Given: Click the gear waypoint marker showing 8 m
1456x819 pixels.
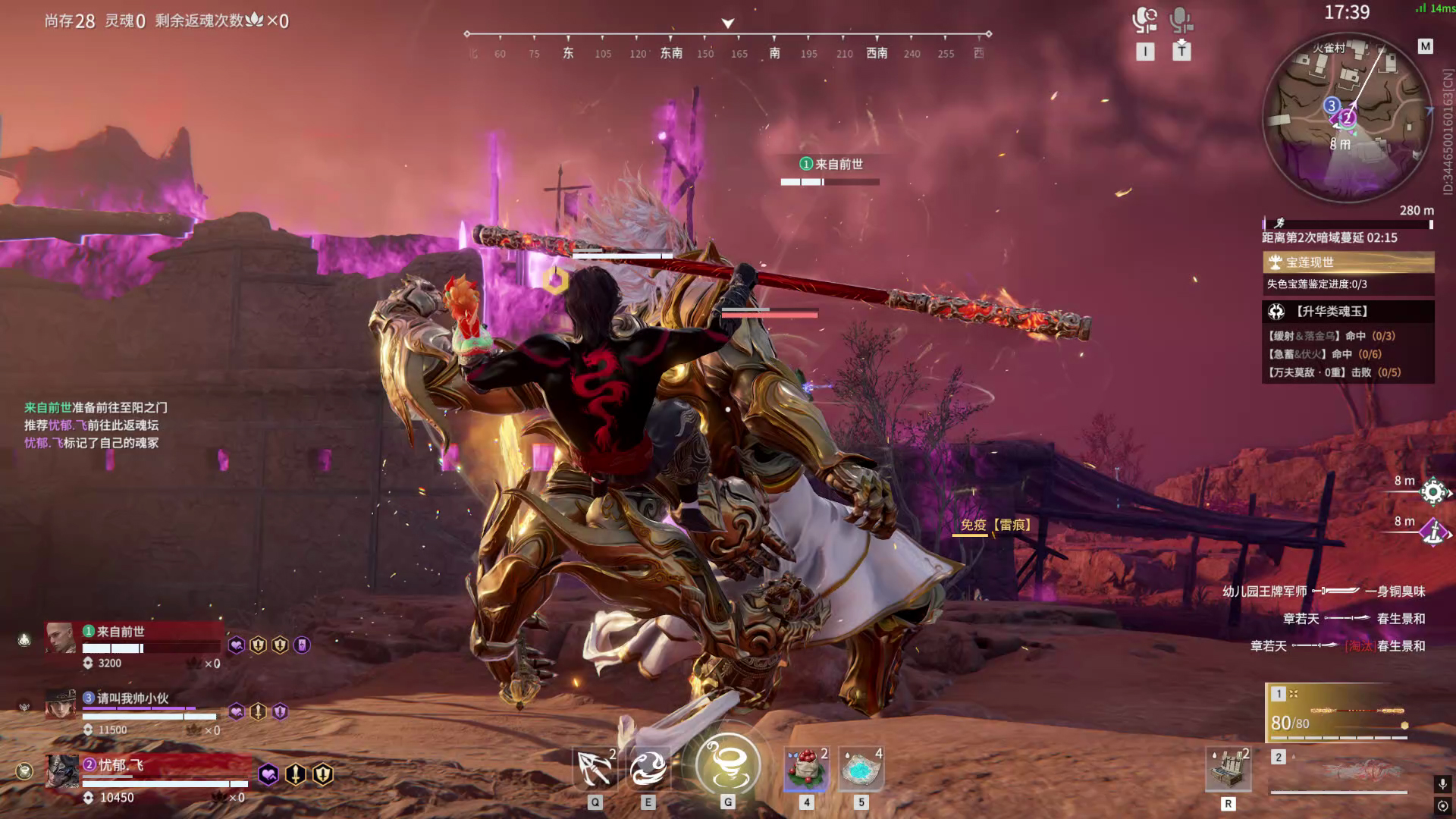Looking at the screenshot, I should click(1433, 492).
